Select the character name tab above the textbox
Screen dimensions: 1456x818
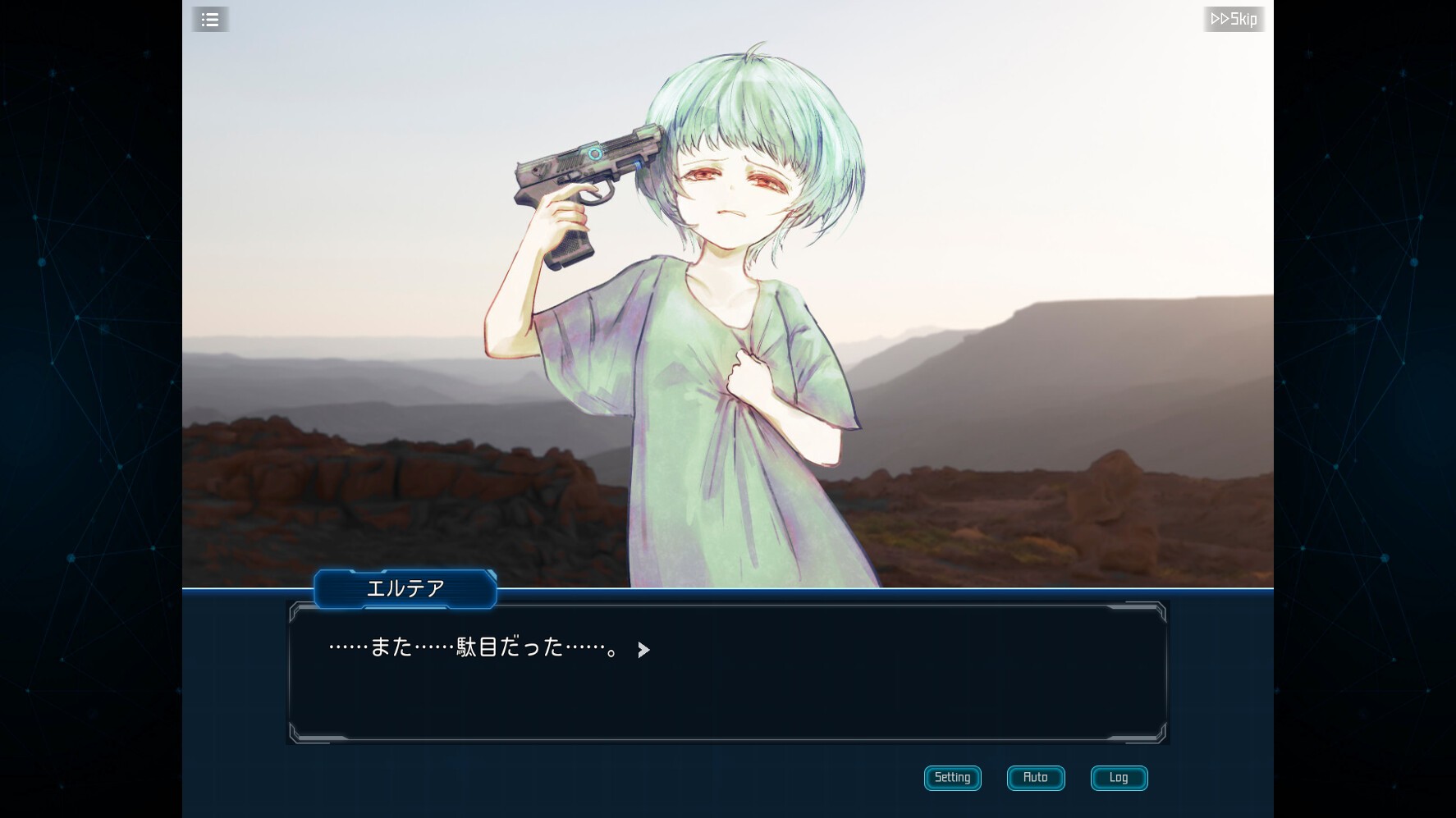pyautogui.click(x=405, y=589)
